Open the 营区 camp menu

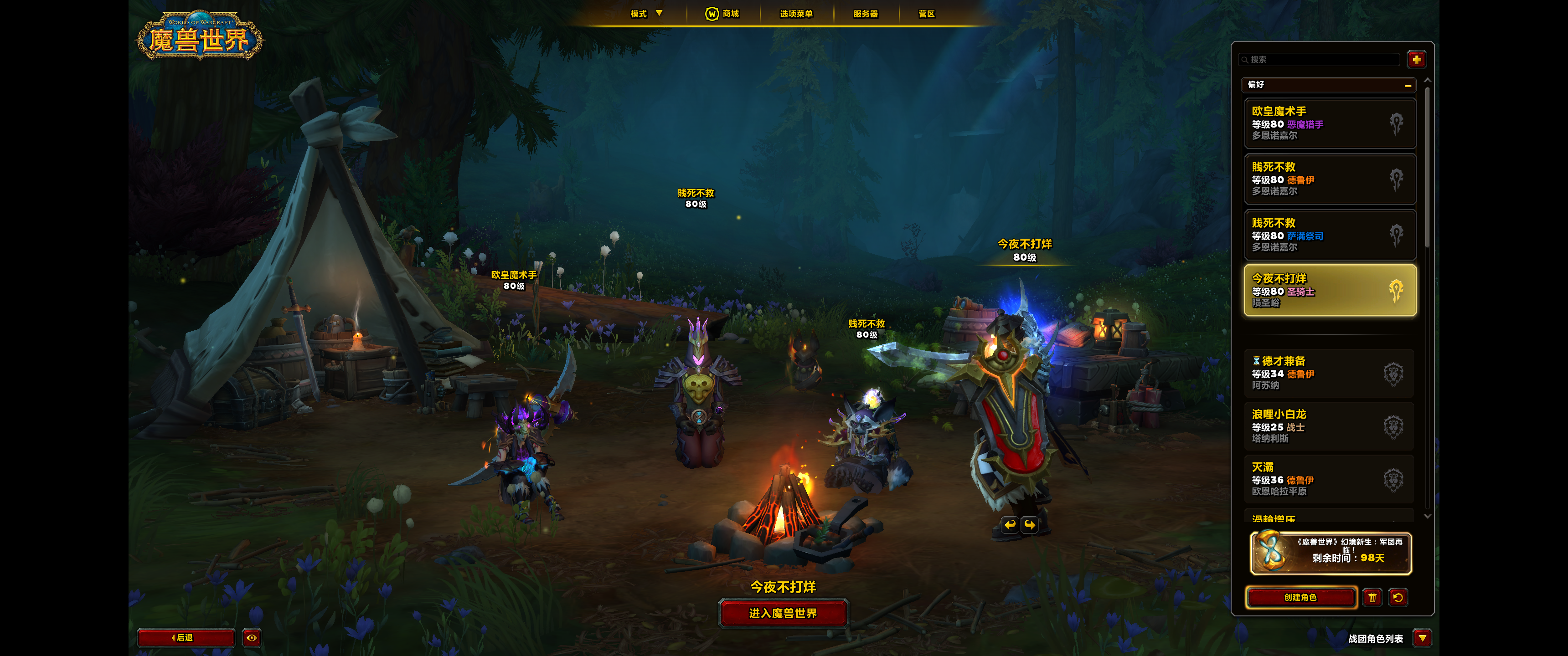pyautogui.click(x=926, y=13)
